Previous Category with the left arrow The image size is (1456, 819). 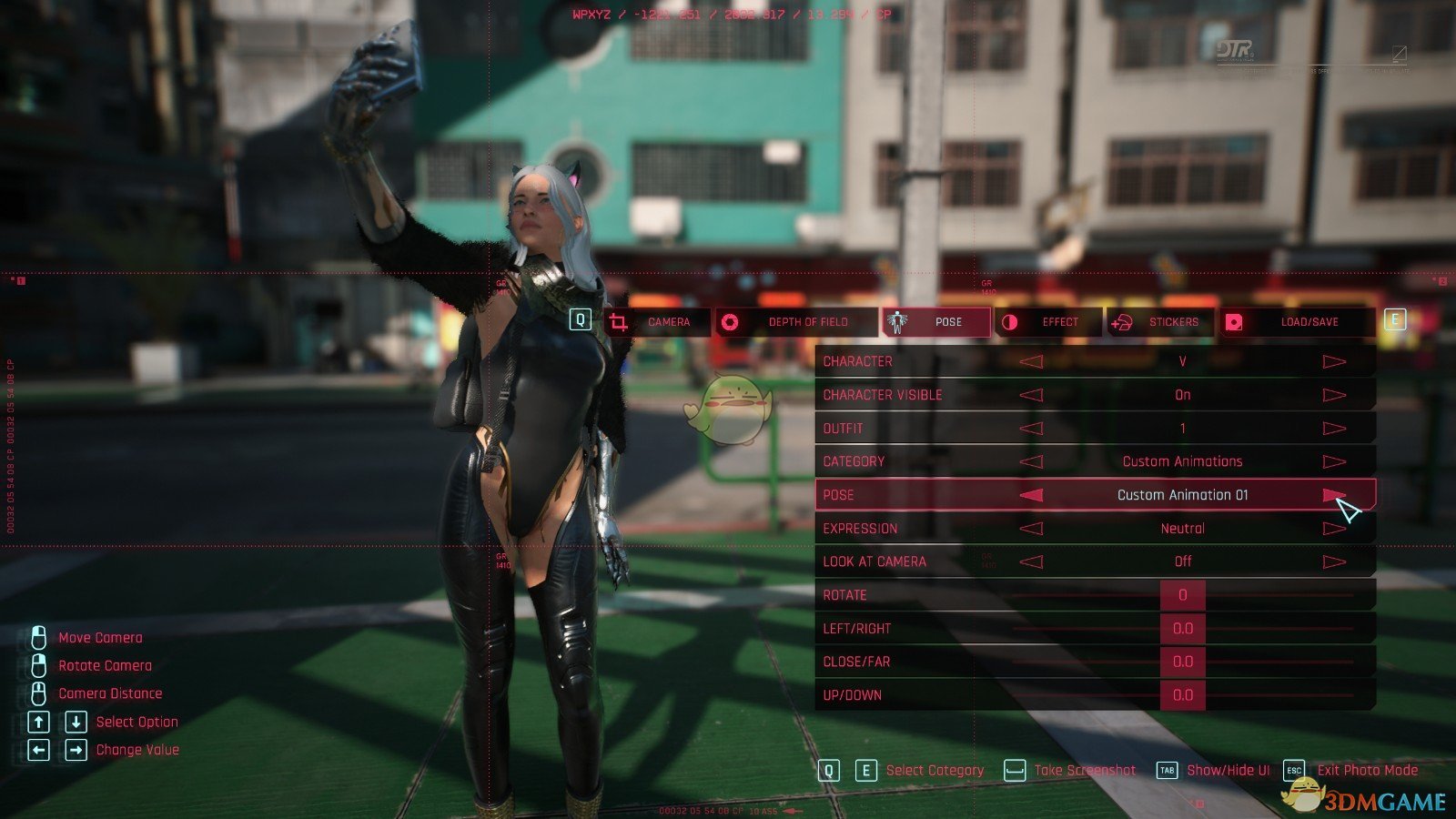(x=1031, y=462)
